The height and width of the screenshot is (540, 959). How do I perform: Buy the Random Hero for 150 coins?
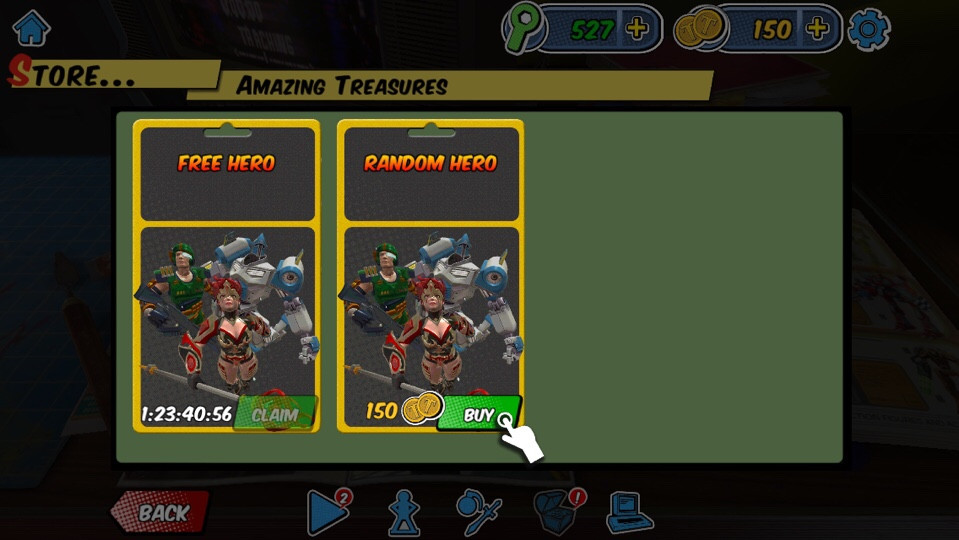pyautogui.click(x=479, y=414)
